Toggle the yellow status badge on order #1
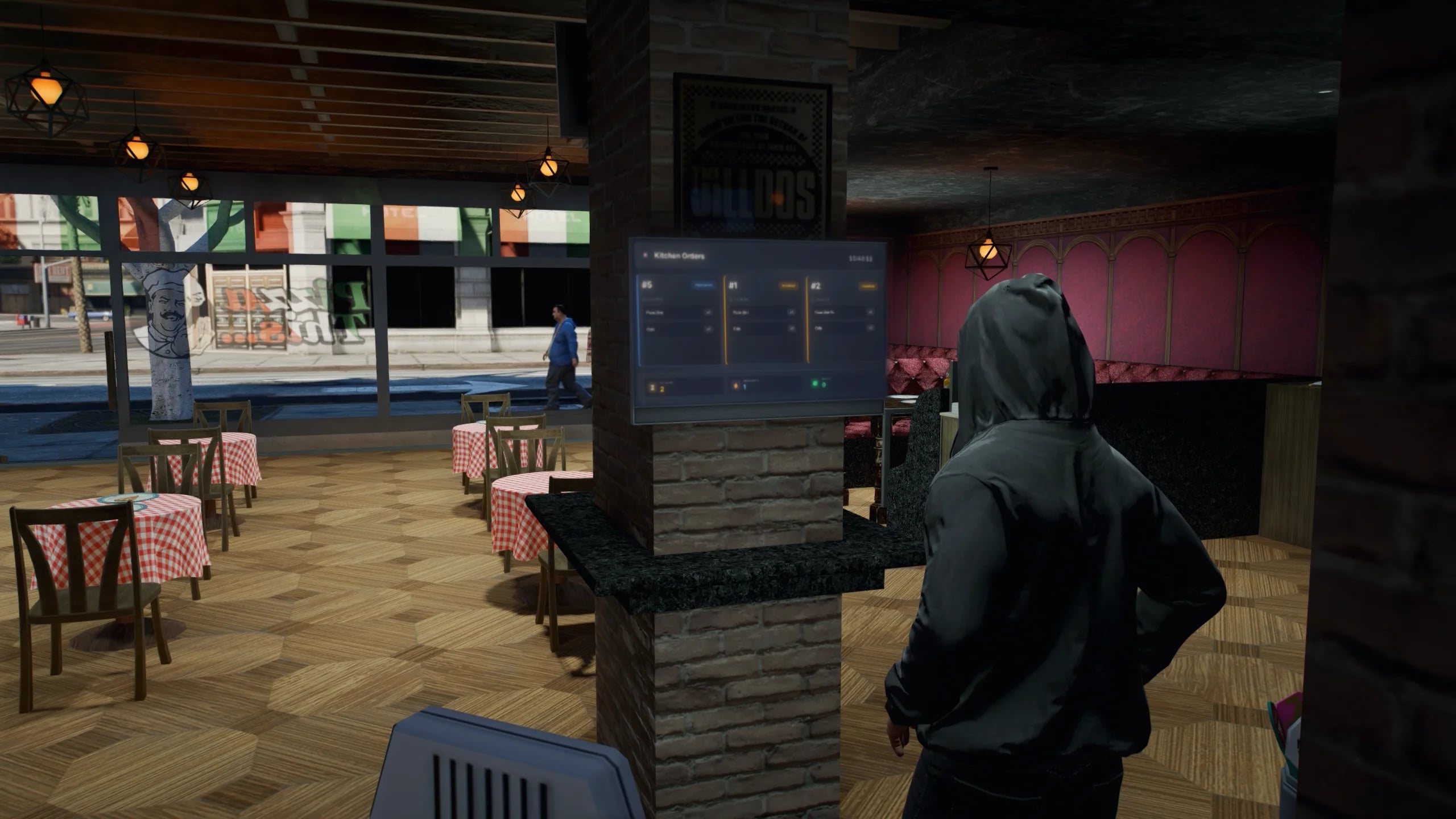This screenshot has height=819, width=1456. click(789, 286)
